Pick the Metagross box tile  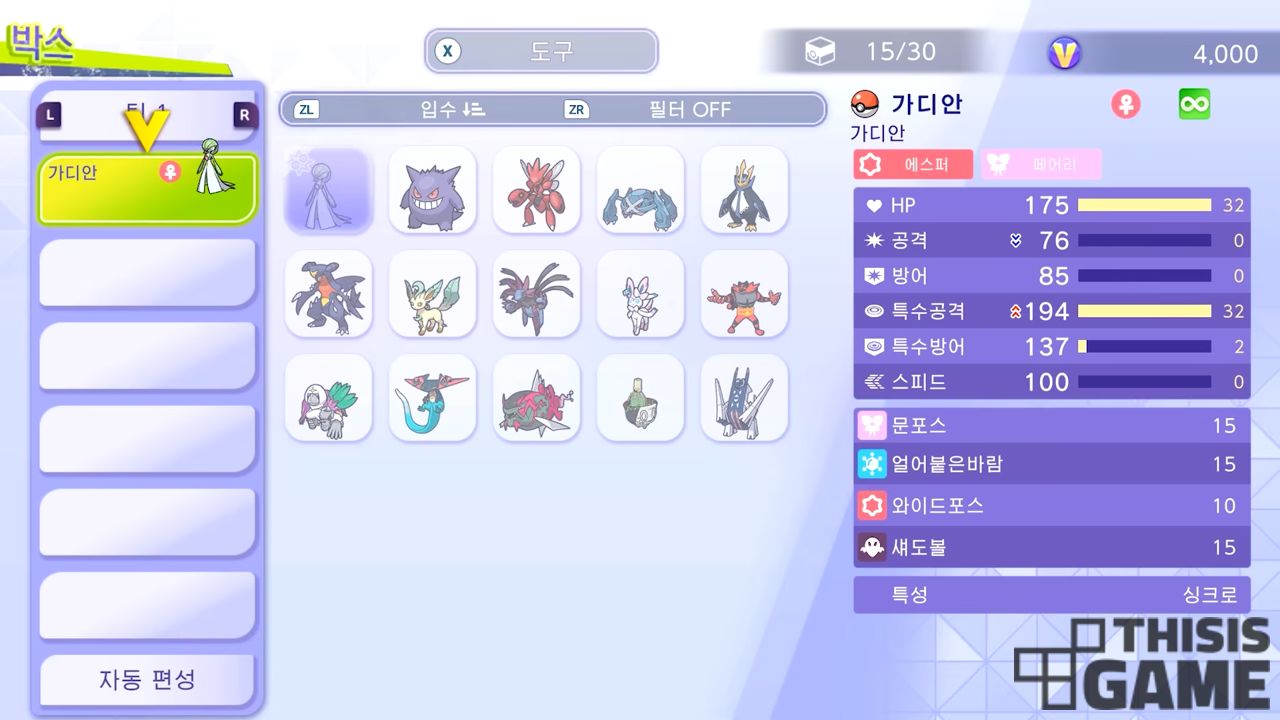coord(640,190)
